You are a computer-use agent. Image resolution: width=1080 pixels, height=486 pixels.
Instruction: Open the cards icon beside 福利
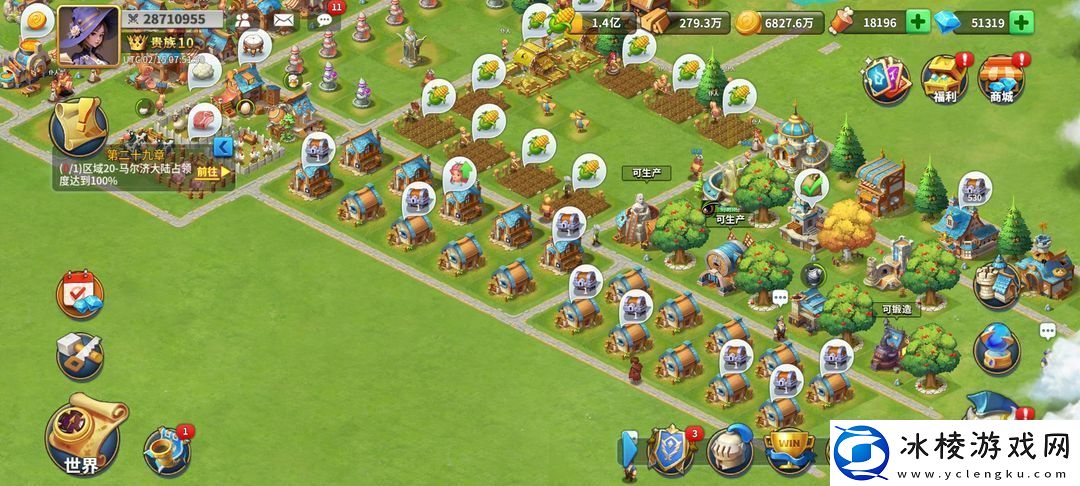click(x=886, y=79)
